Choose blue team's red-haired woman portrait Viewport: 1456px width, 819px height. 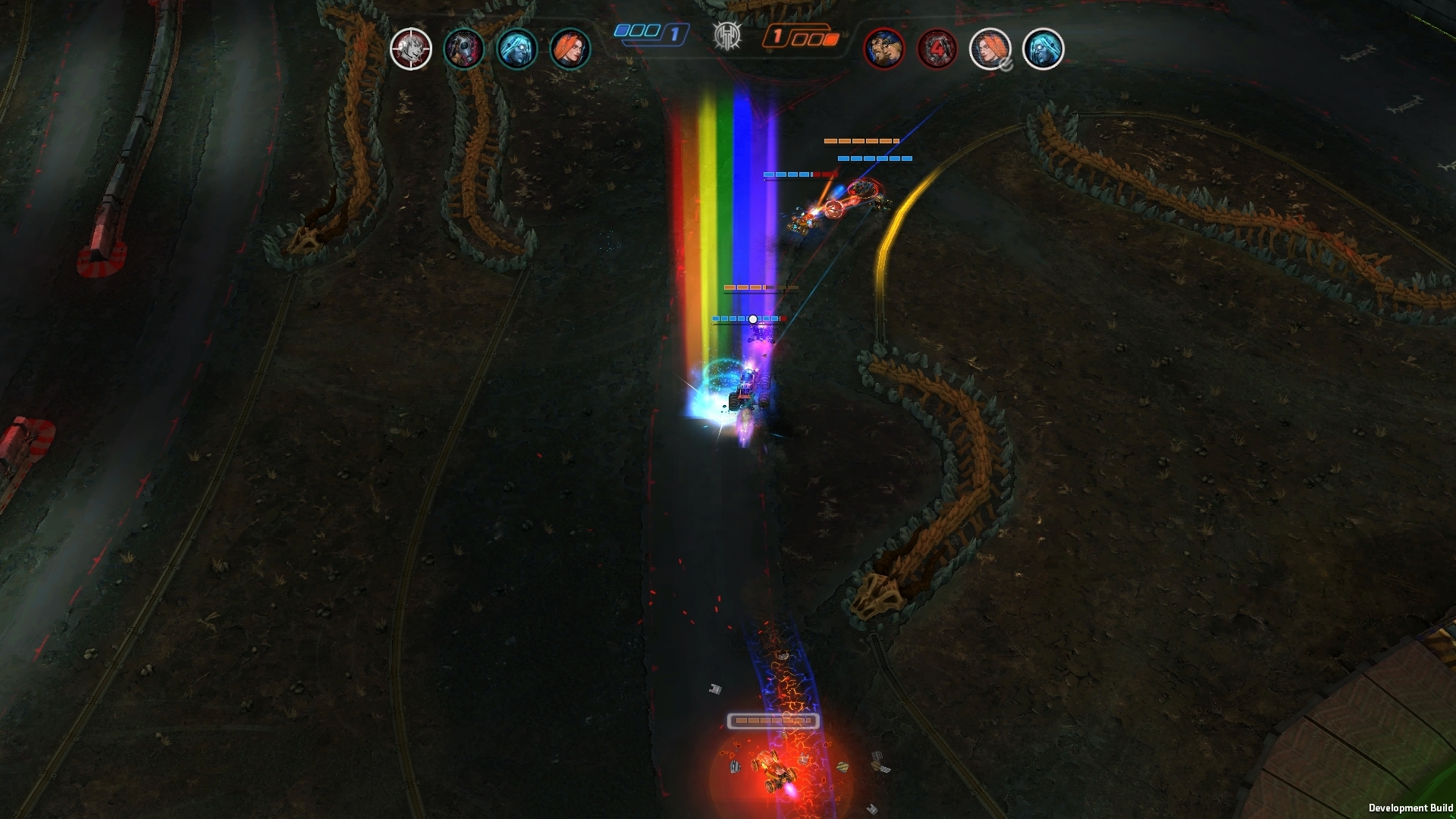(x=570, y=49)
